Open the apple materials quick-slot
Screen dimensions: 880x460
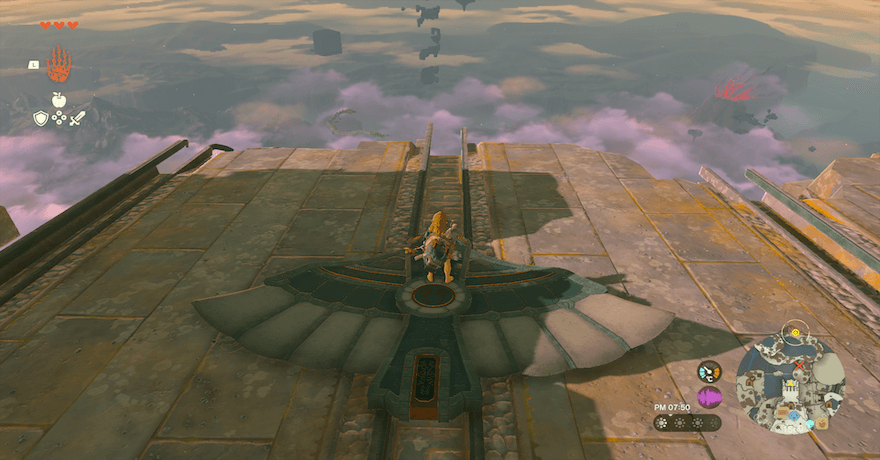pos(58,100)
